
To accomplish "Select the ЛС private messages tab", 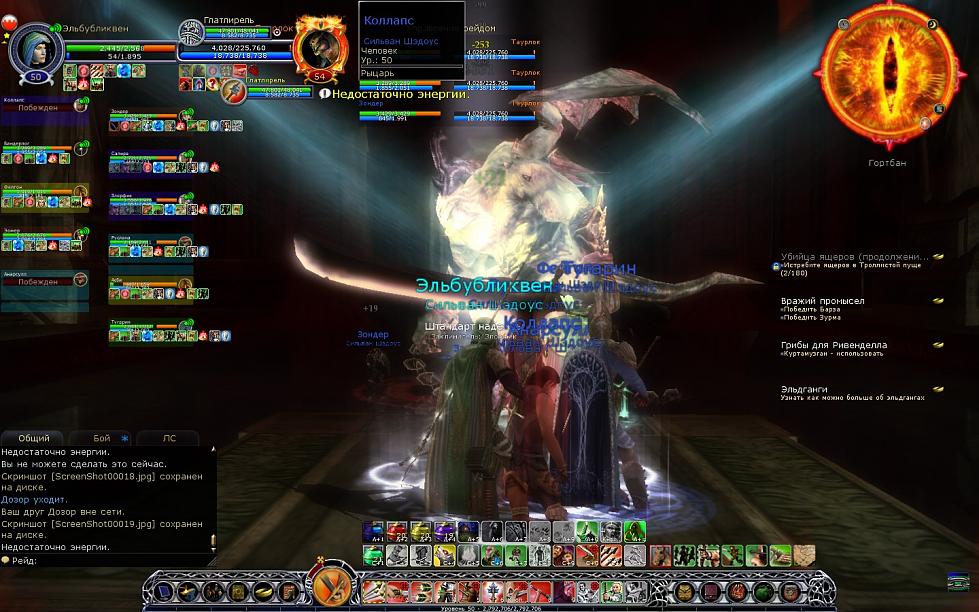I will (168, 438).
